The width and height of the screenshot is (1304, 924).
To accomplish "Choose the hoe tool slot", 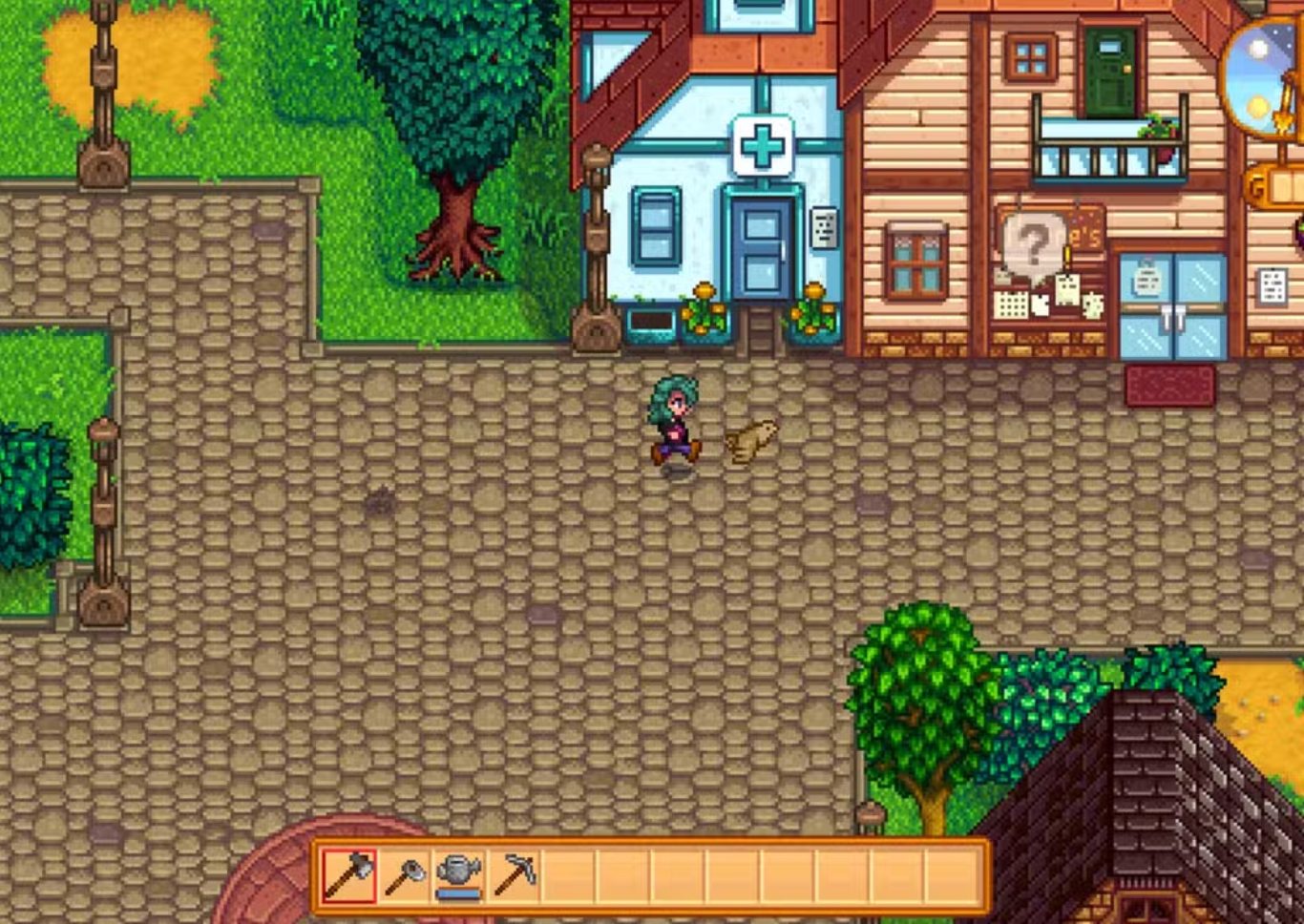I will pyautogui.click(x=405, y=874).
